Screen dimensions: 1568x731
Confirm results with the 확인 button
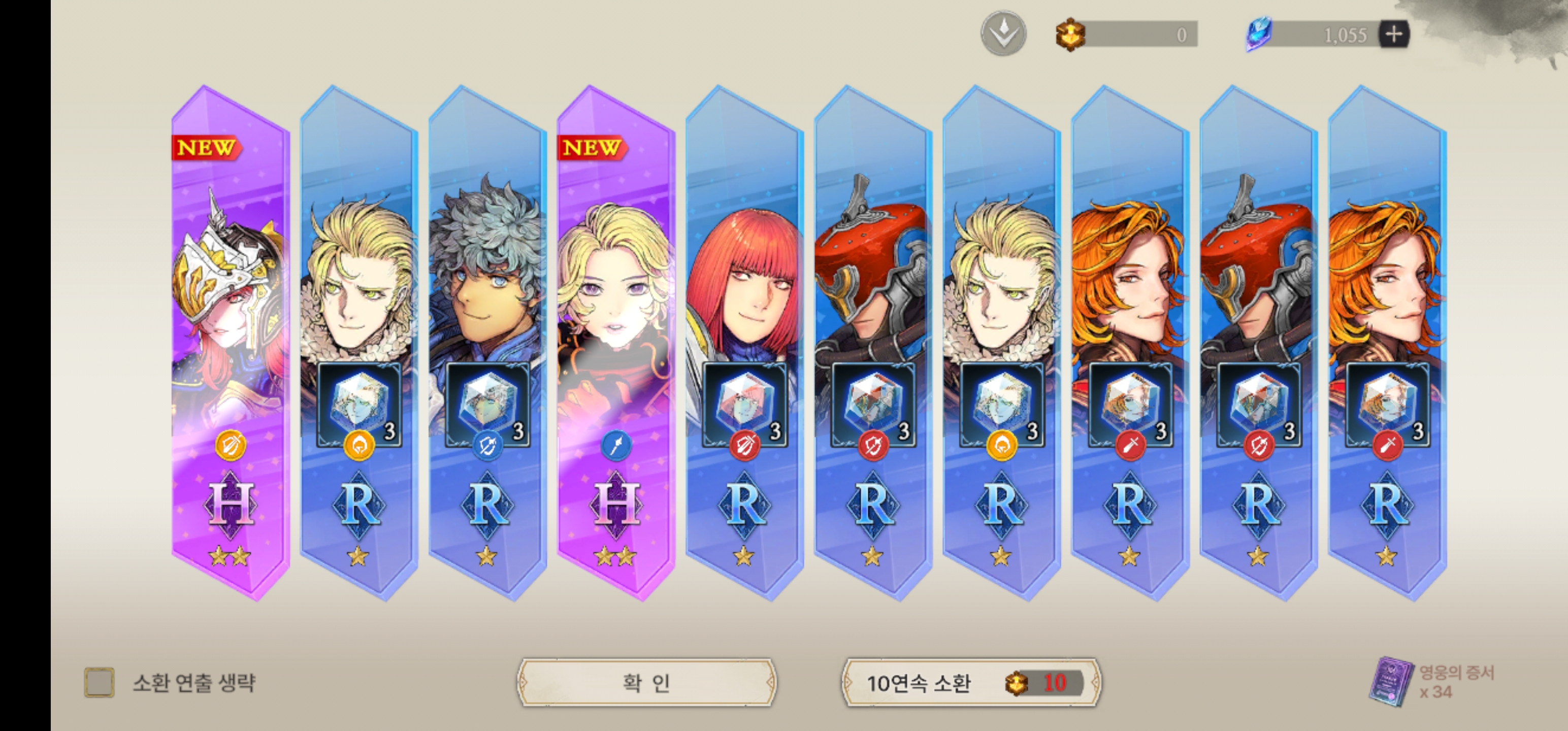646,682
